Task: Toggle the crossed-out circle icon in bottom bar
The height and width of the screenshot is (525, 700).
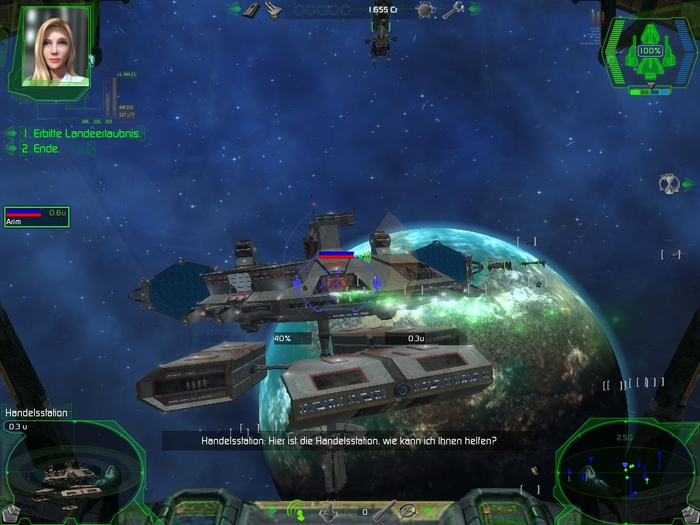Action: (x=408, y=511)
